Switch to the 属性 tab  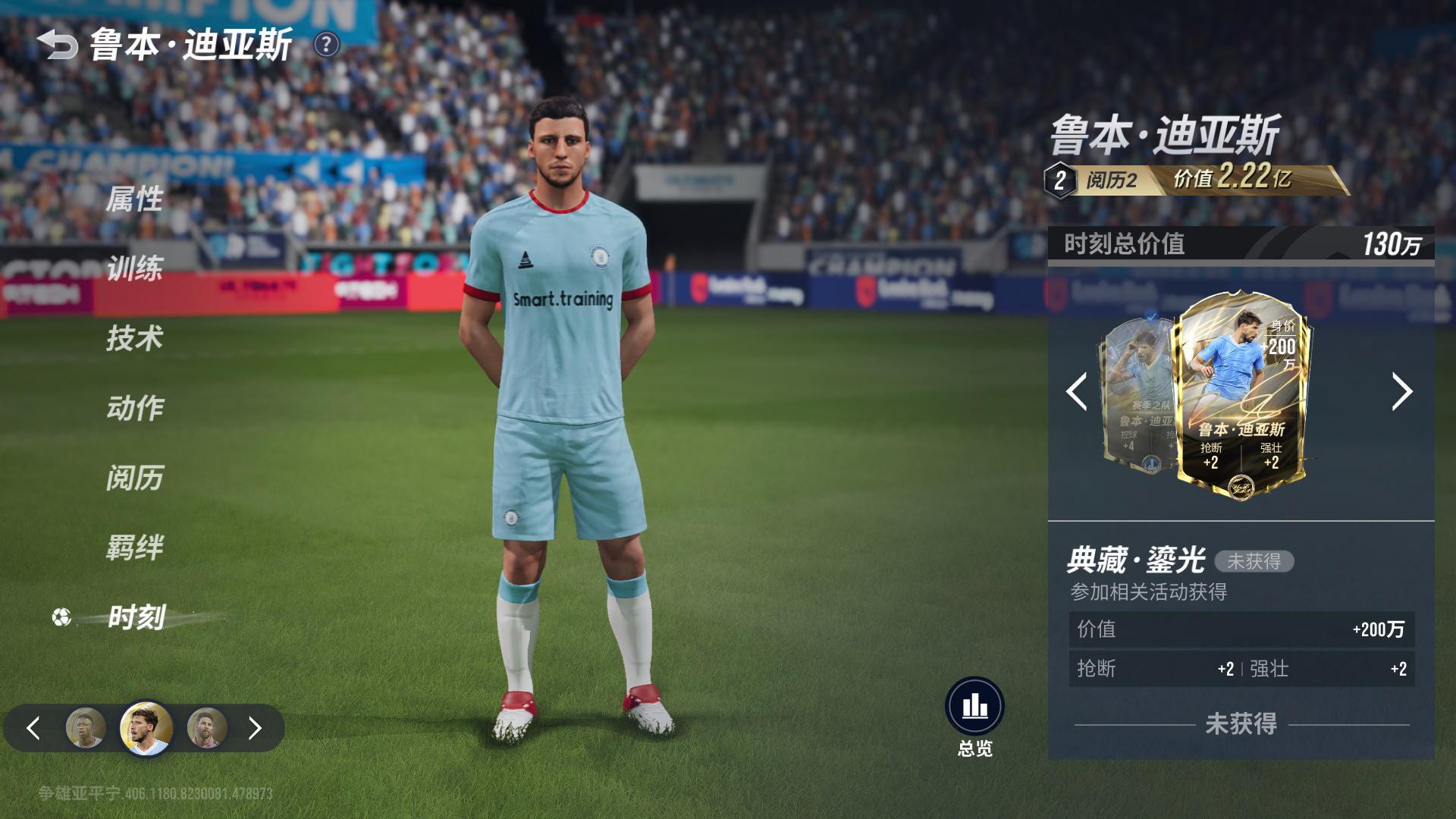134,199
